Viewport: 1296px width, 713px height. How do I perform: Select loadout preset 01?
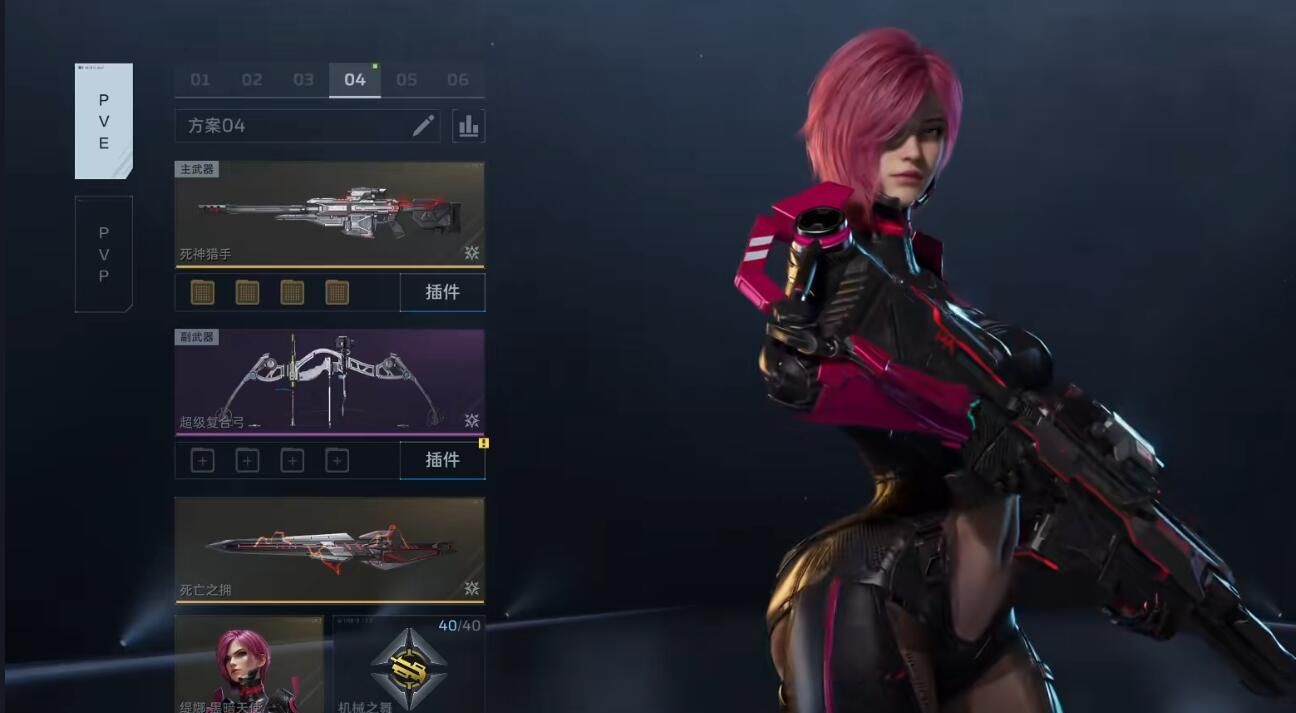[200, 80]
